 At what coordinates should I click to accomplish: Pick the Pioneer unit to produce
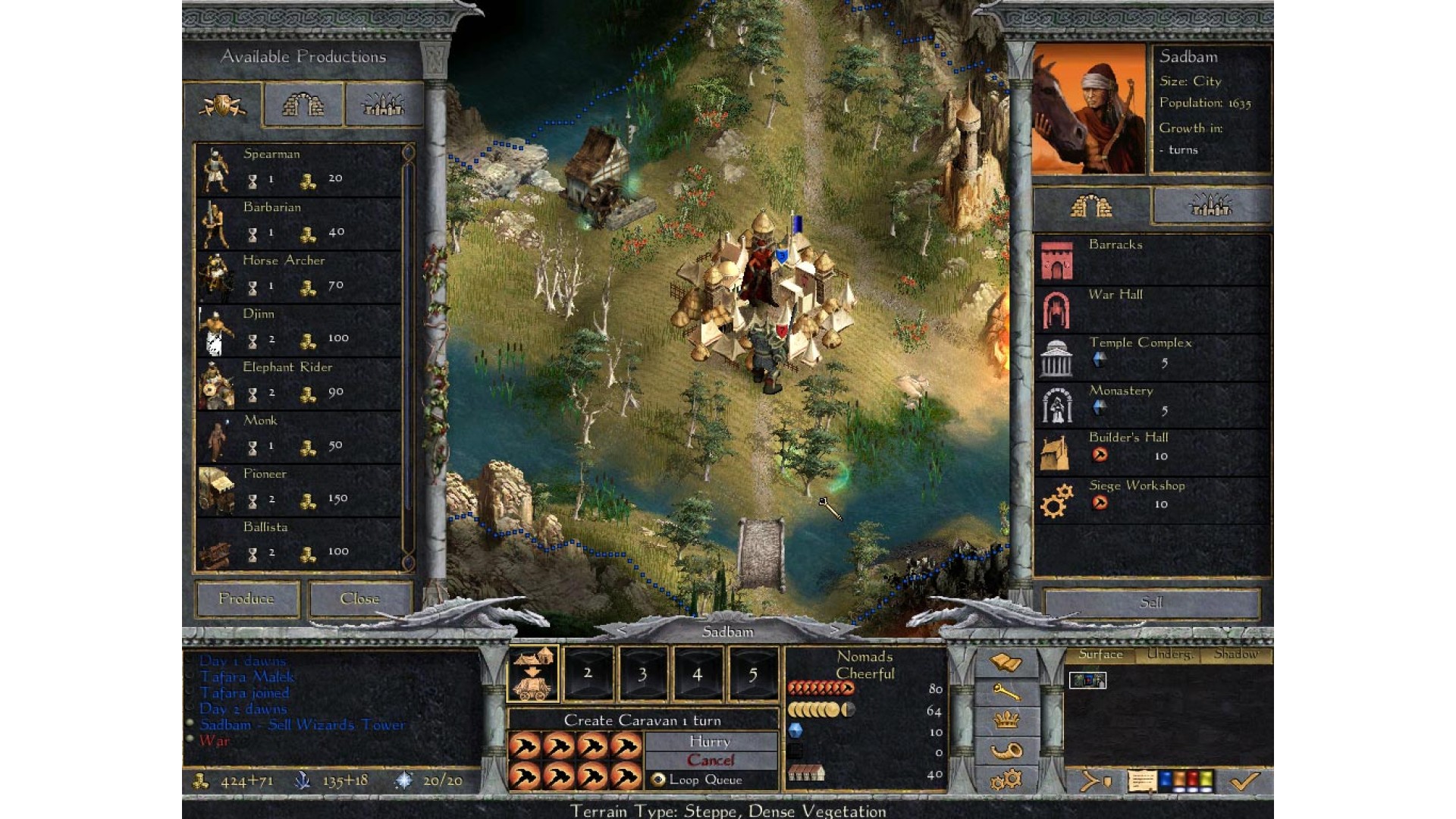pos(299,489)
